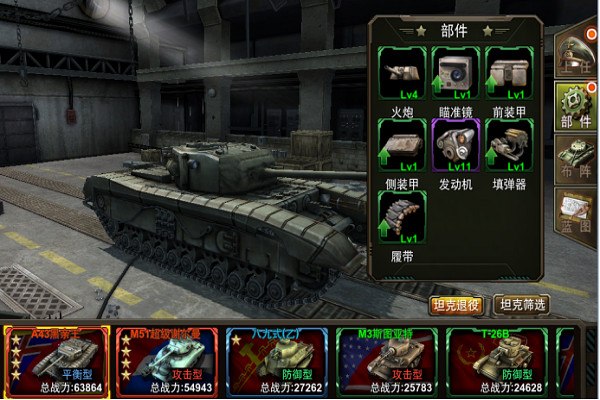Select the 填弹器 loader part slot
Image resolution: width=600 pixels, height=400 pixels.
[x=508, y=144]
